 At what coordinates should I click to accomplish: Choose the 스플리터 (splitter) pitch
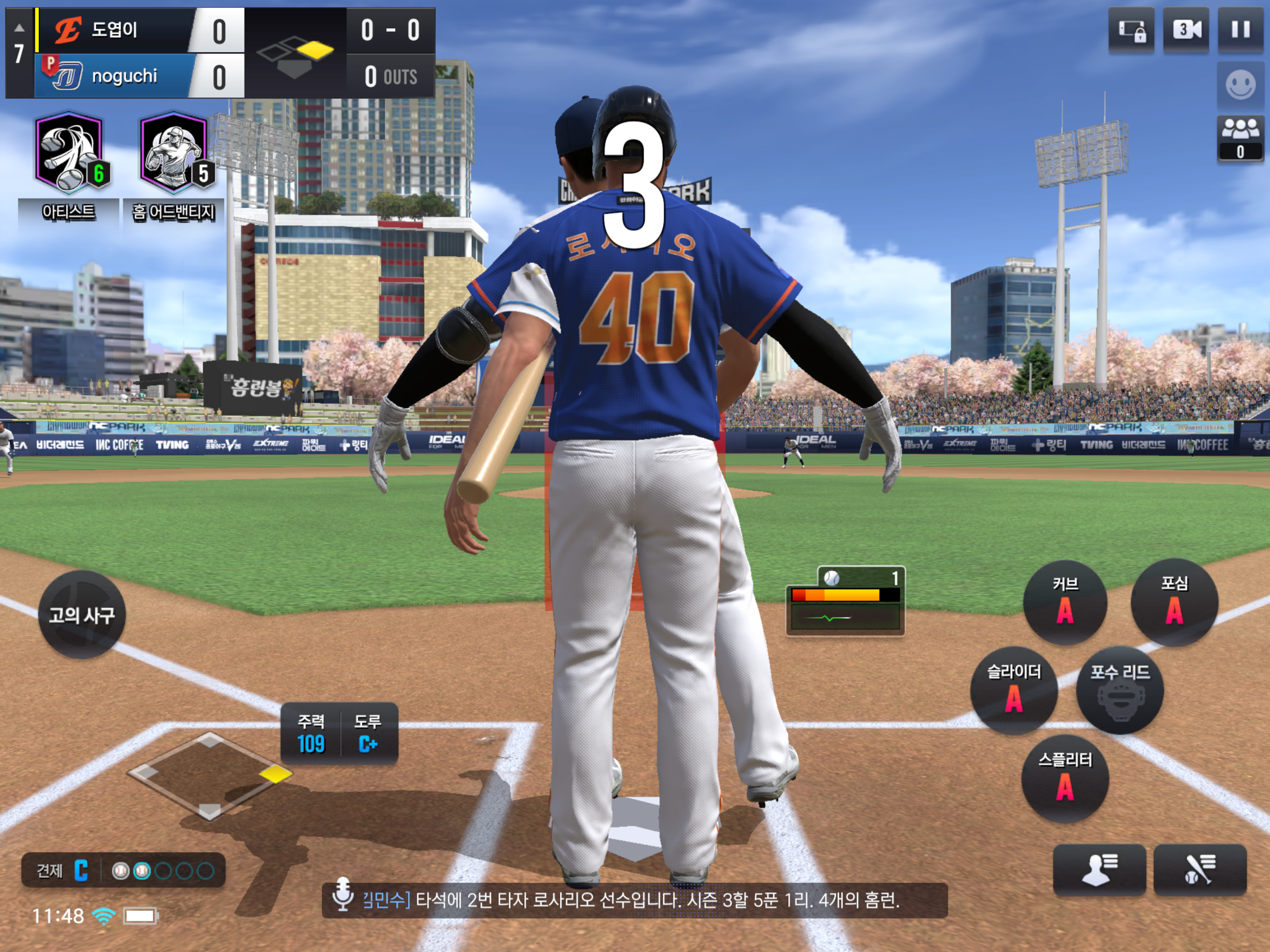coord(1065,779)
